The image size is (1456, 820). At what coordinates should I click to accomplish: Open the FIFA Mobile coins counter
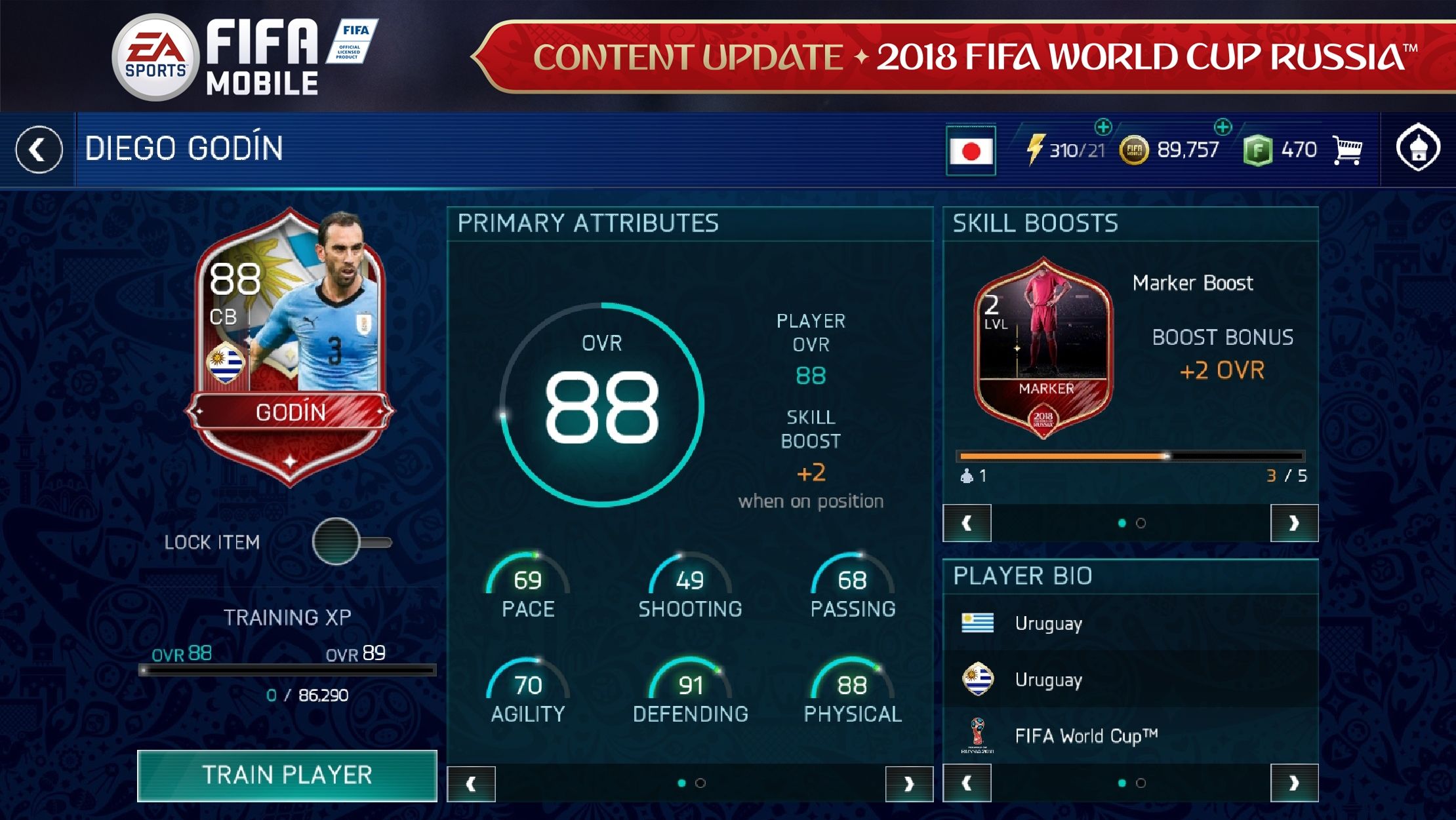[1133, 149]
